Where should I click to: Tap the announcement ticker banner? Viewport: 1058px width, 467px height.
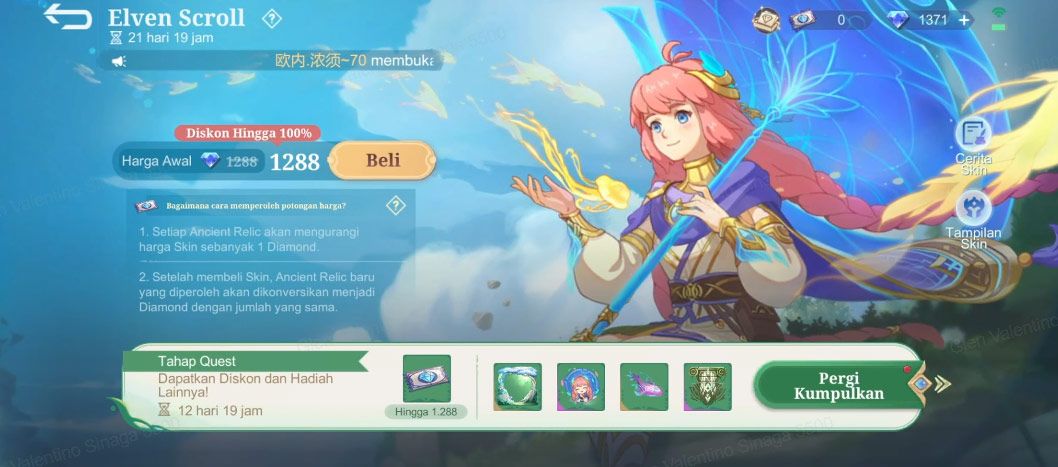273,61
